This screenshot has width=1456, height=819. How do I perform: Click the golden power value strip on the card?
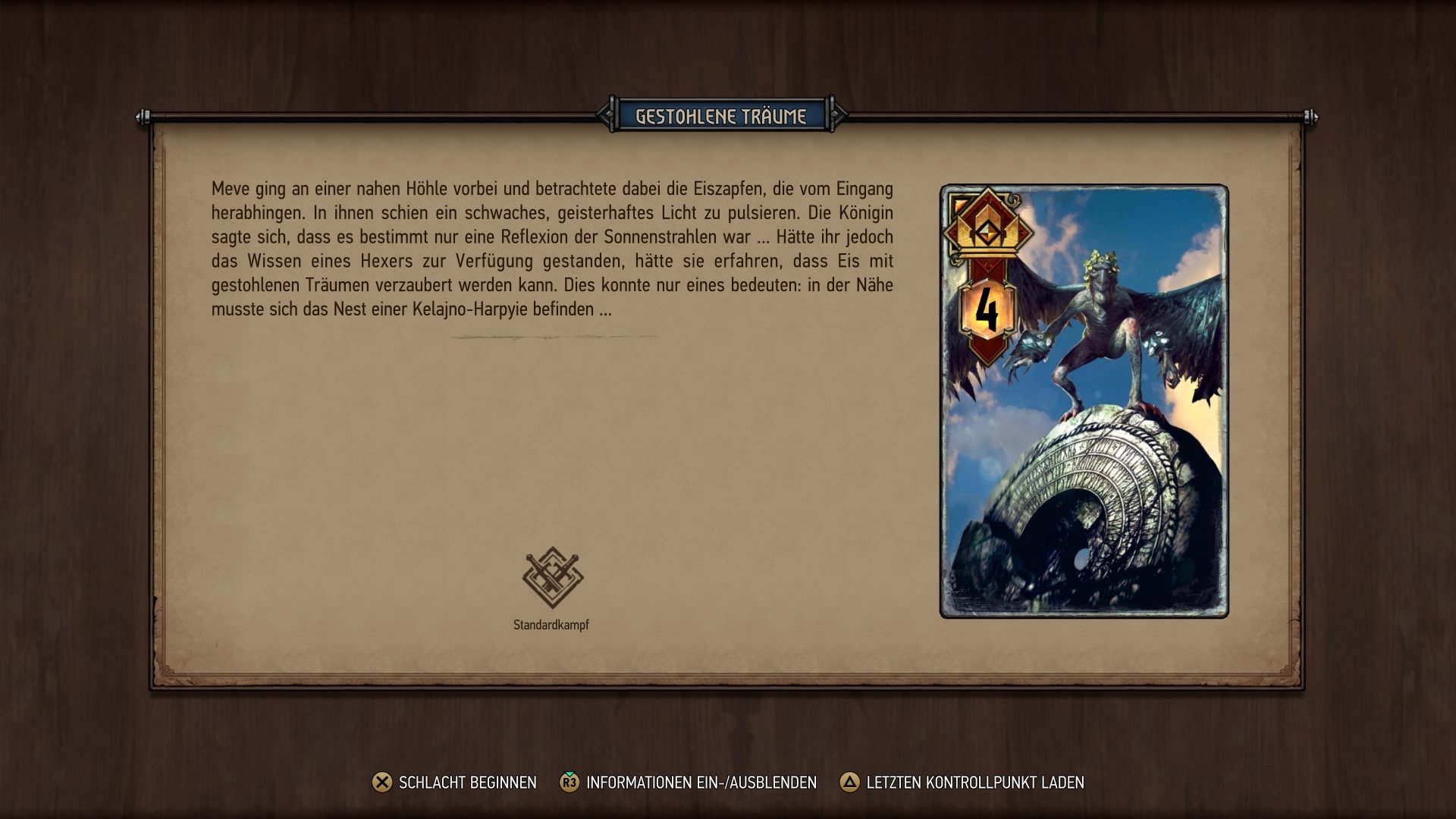click(x=987, y=309)
